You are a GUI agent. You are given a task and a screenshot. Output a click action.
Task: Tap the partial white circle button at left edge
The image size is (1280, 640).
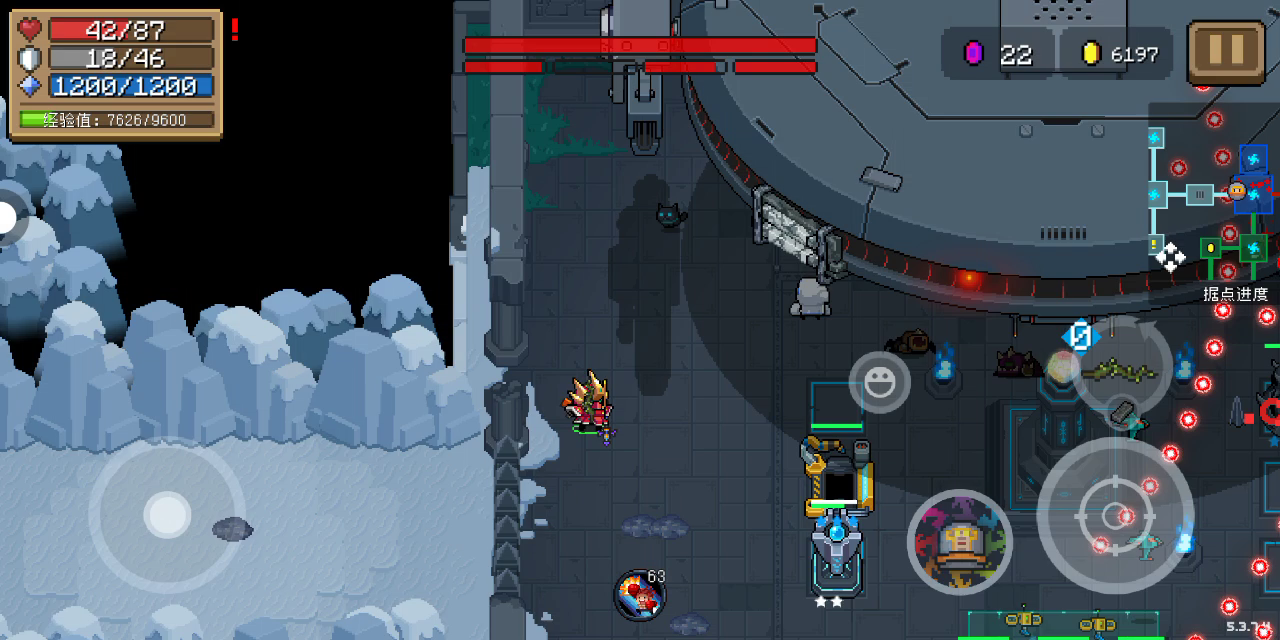8,218
